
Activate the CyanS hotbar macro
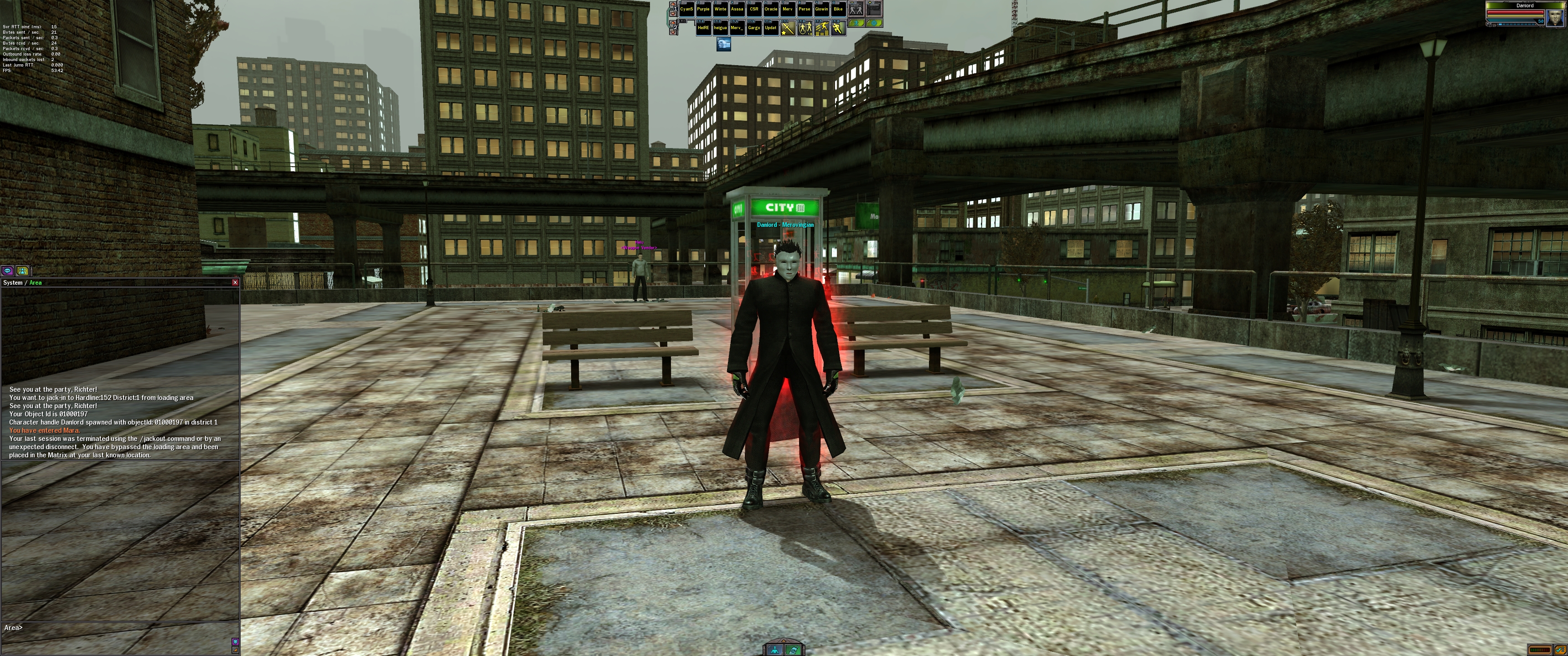click(686, 9)
